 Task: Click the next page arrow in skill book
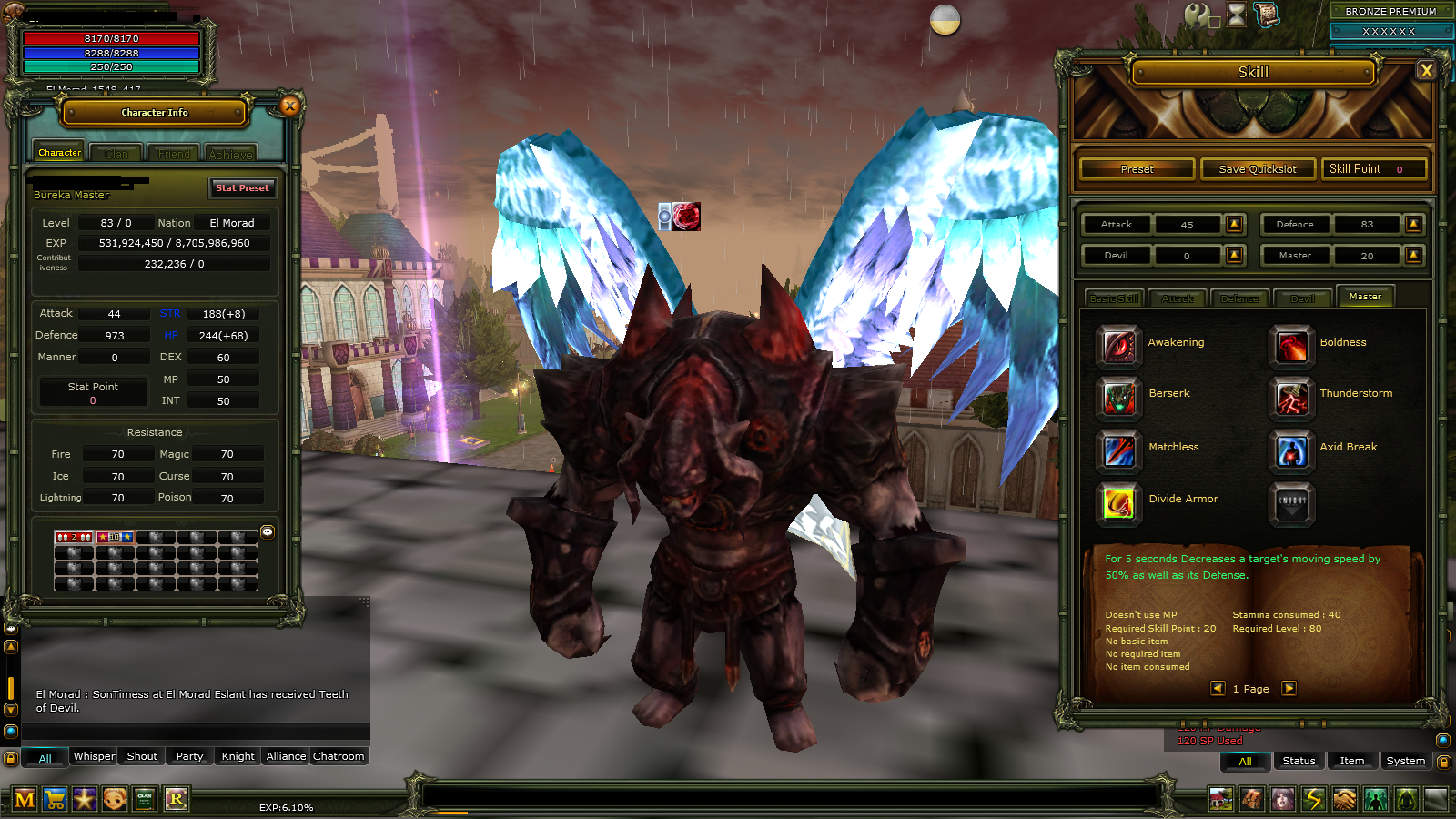click(x=1289, y=689)
